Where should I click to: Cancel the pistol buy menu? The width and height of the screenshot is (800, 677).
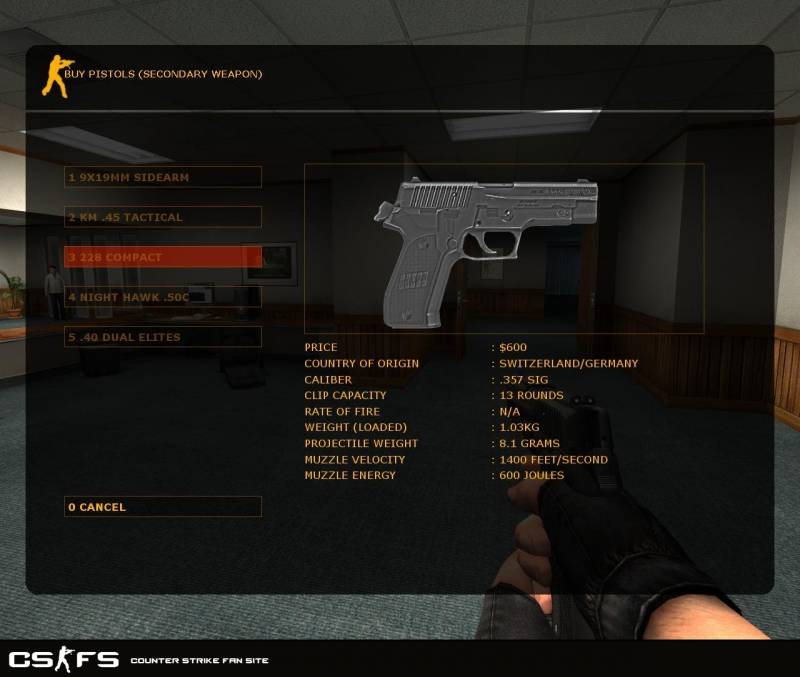(x=162, y=507)
